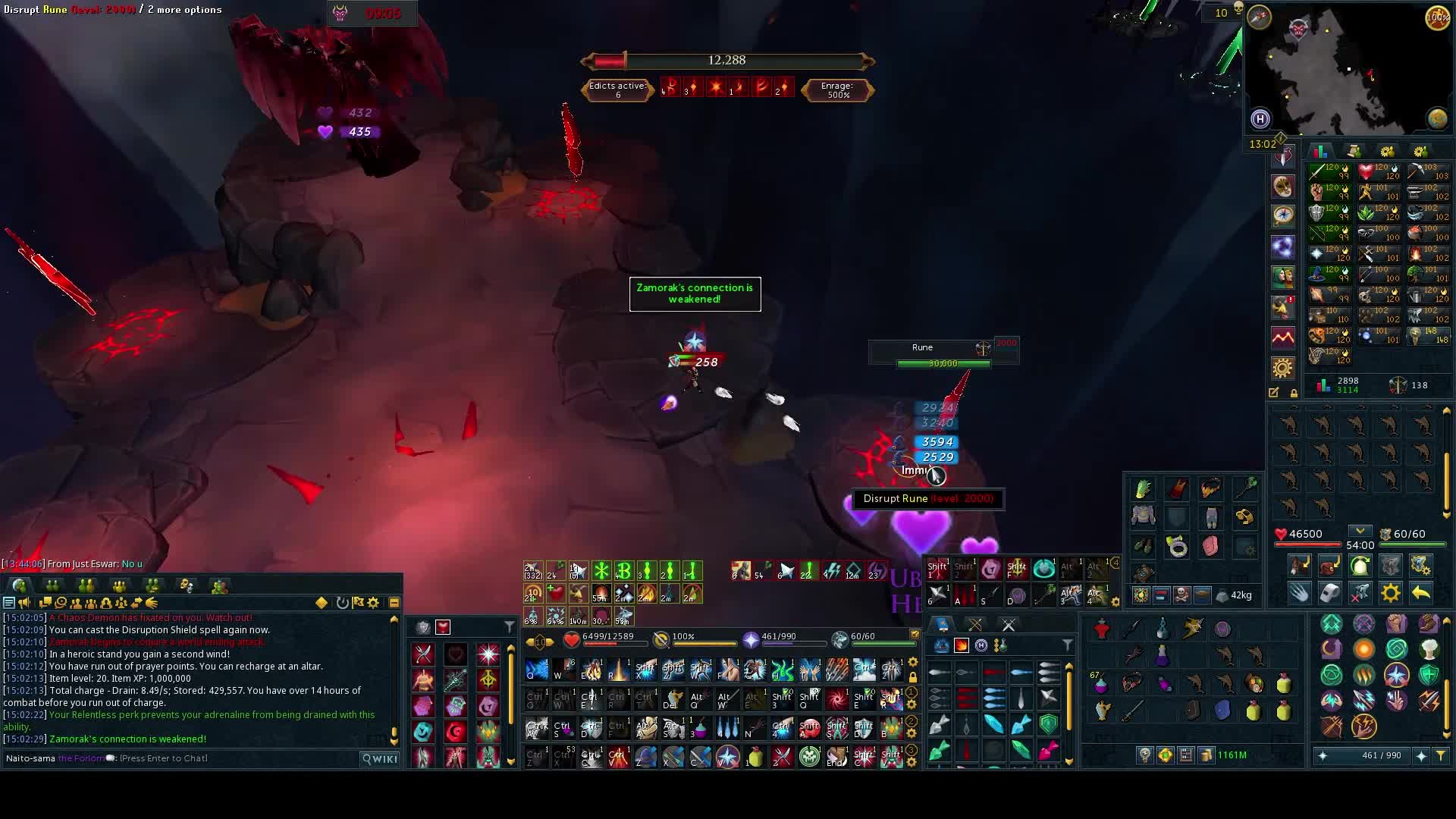
Task: Select the ring equipment slot
Action: [1177, 546]
